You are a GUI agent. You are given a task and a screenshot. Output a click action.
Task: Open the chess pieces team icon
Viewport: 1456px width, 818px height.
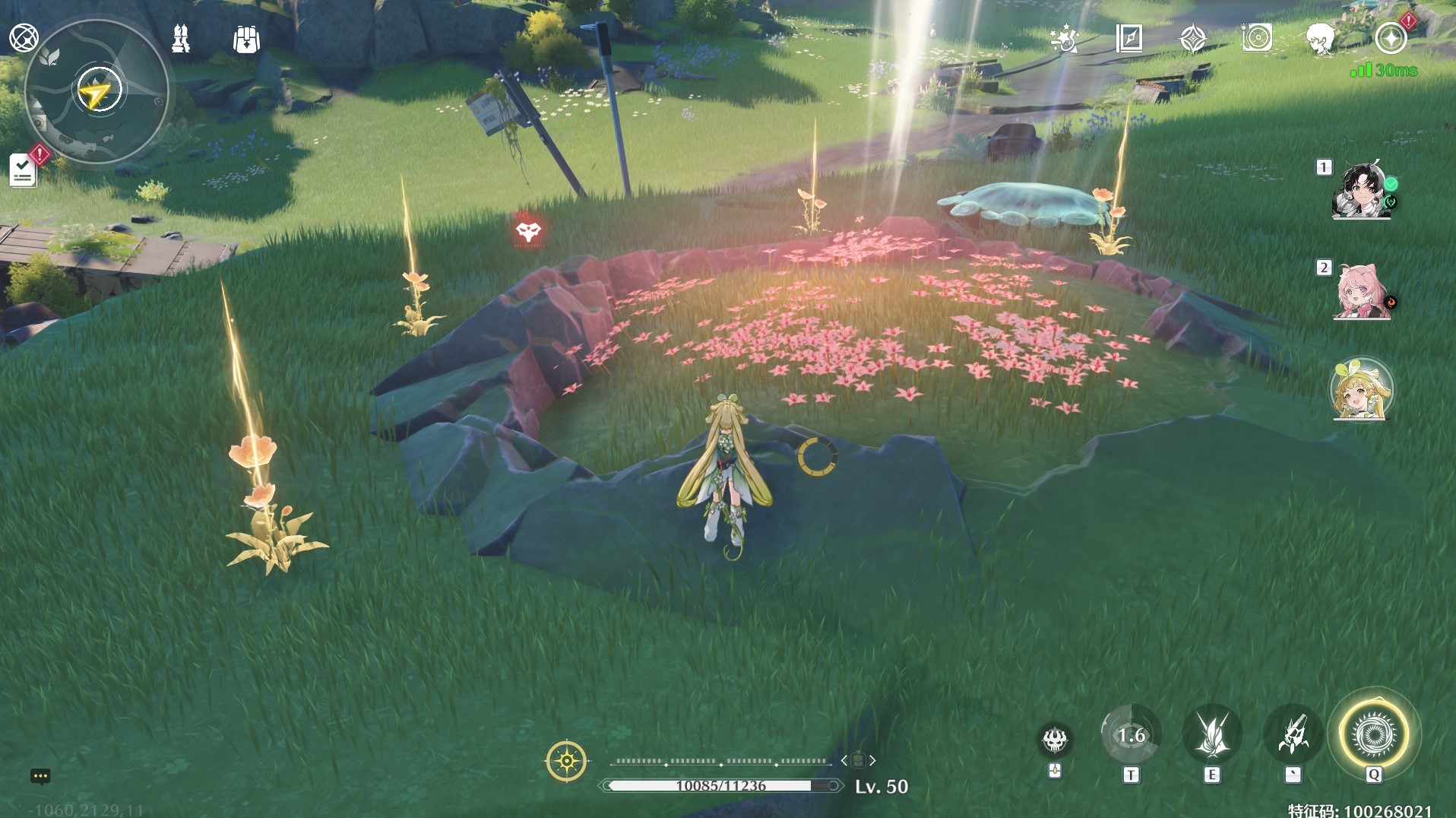[x=181, y=38]
